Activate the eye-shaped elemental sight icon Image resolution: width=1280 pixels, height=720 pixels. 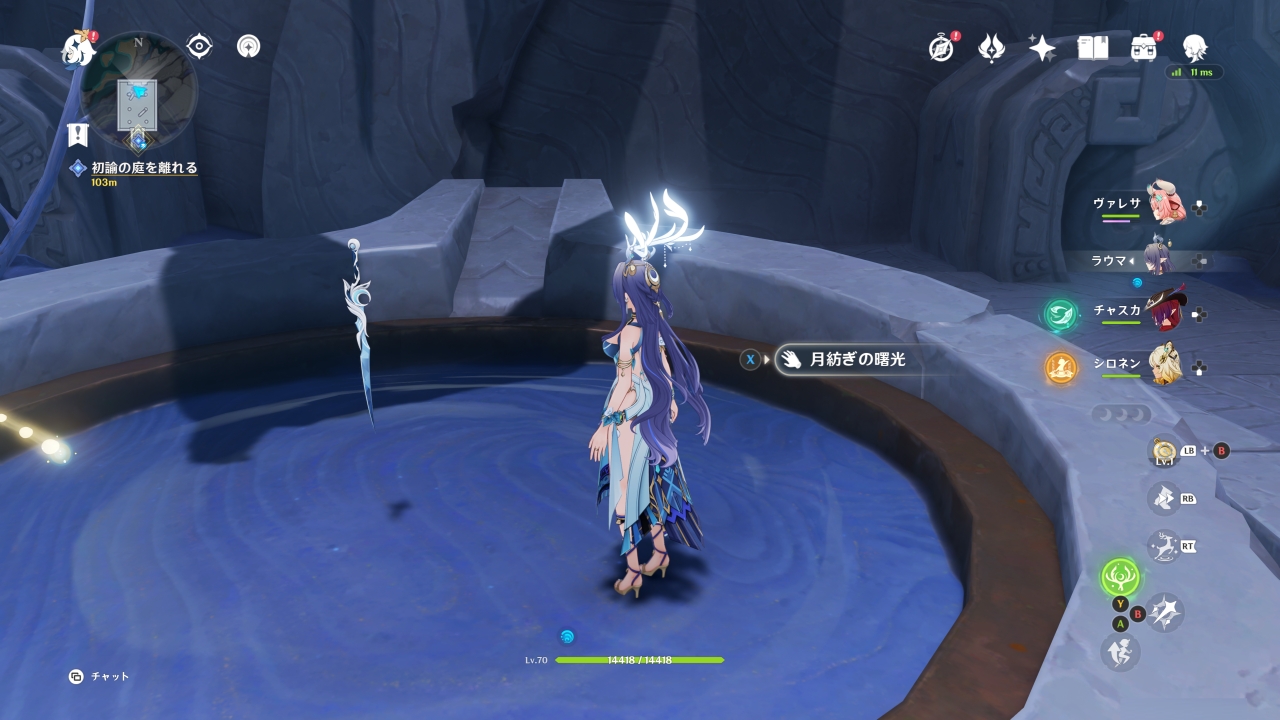(199, 46)
